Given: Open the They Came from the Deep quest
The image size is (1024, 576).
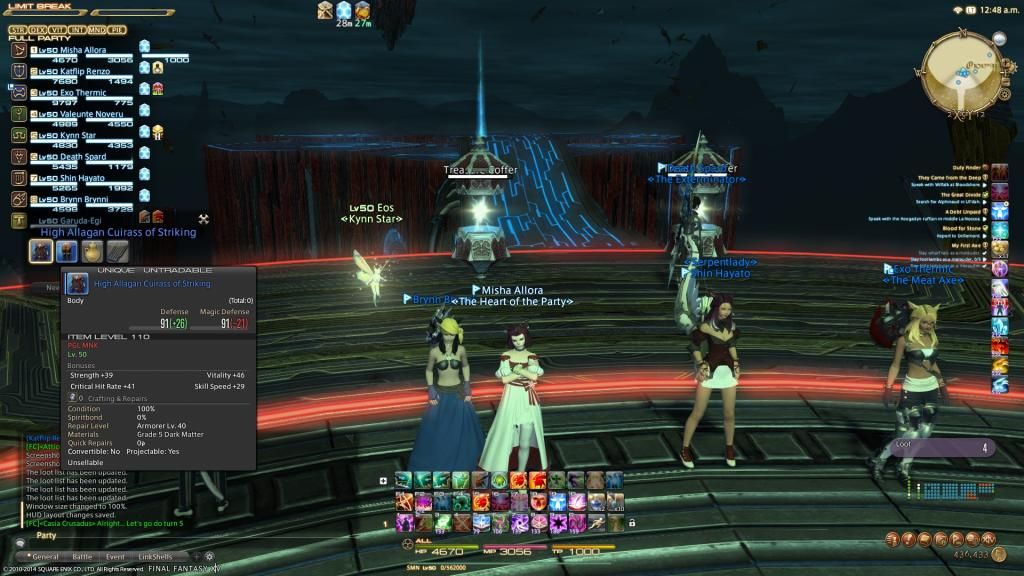Looking at the screenshot, I should pyautogui.click(x=950, y=177).
